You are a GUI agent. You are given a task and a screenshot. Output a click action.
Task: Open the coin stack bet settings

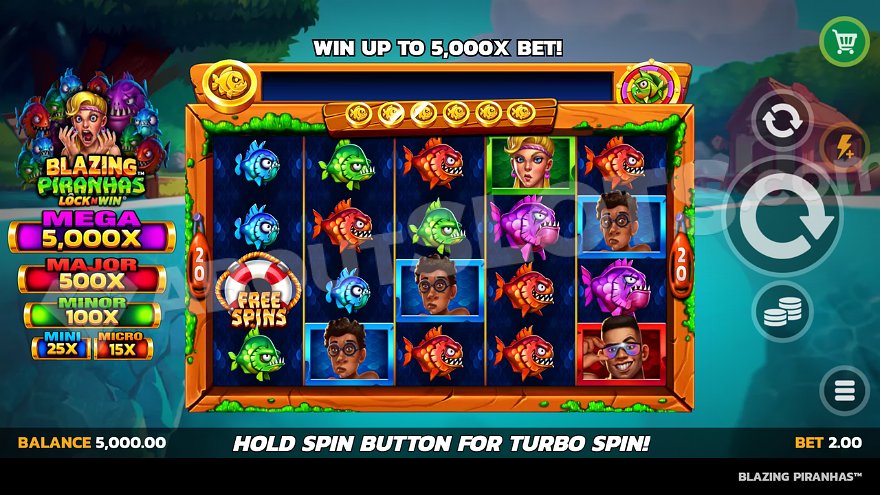tap(782, 314)
